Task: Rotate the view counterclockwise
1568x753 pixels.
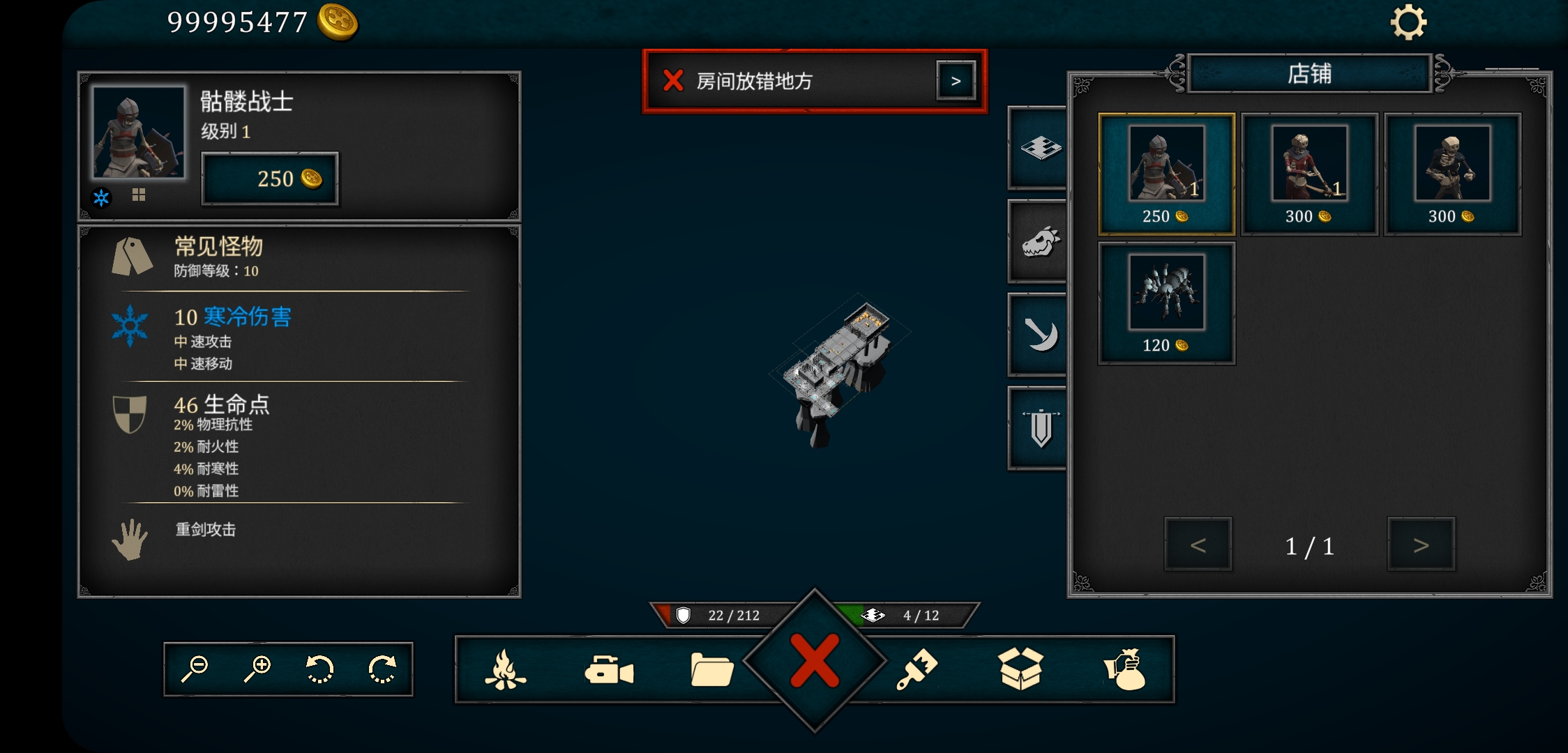Action: point(320,669)
